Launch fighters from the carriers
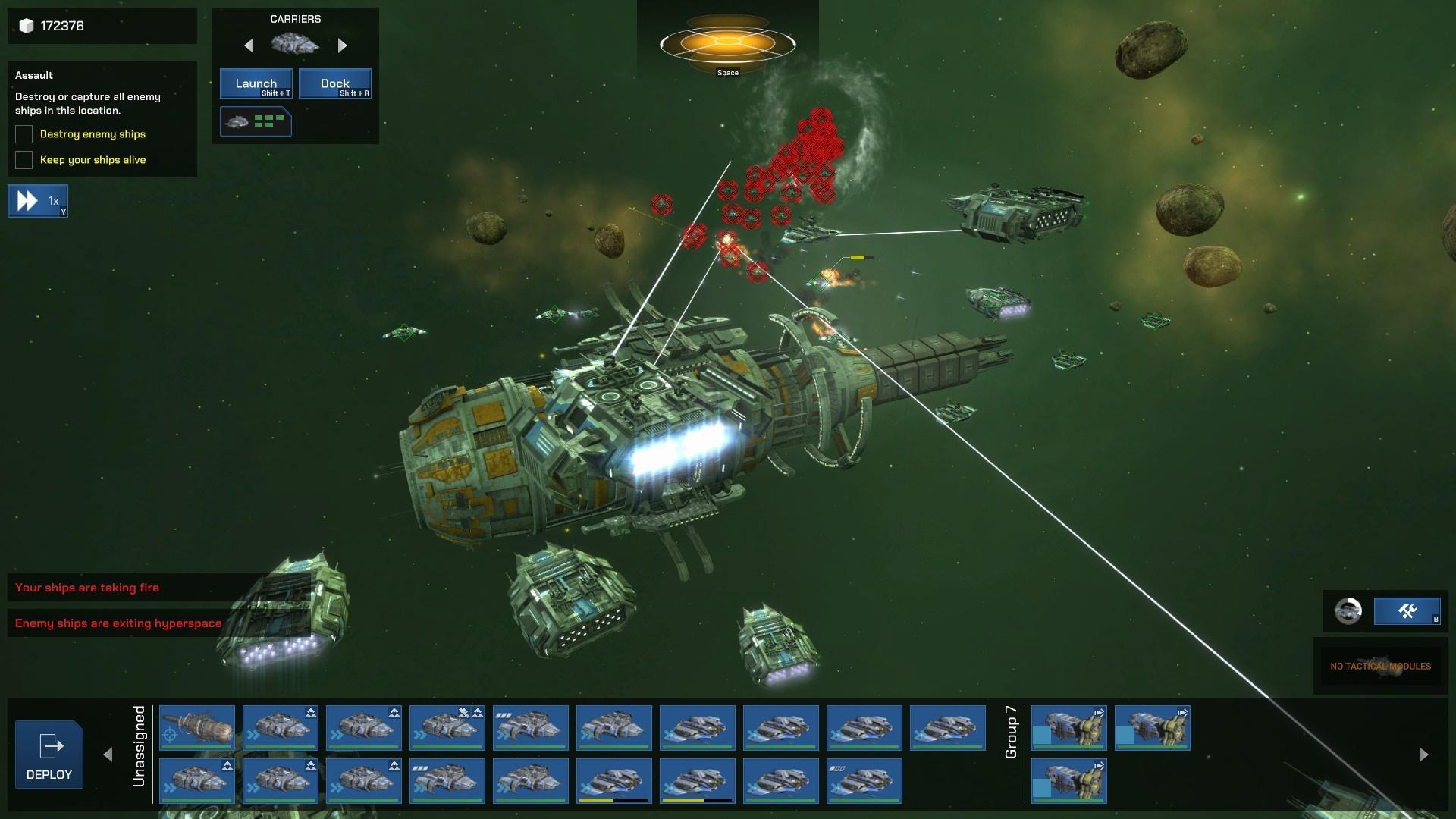 (x=256, y=83)
